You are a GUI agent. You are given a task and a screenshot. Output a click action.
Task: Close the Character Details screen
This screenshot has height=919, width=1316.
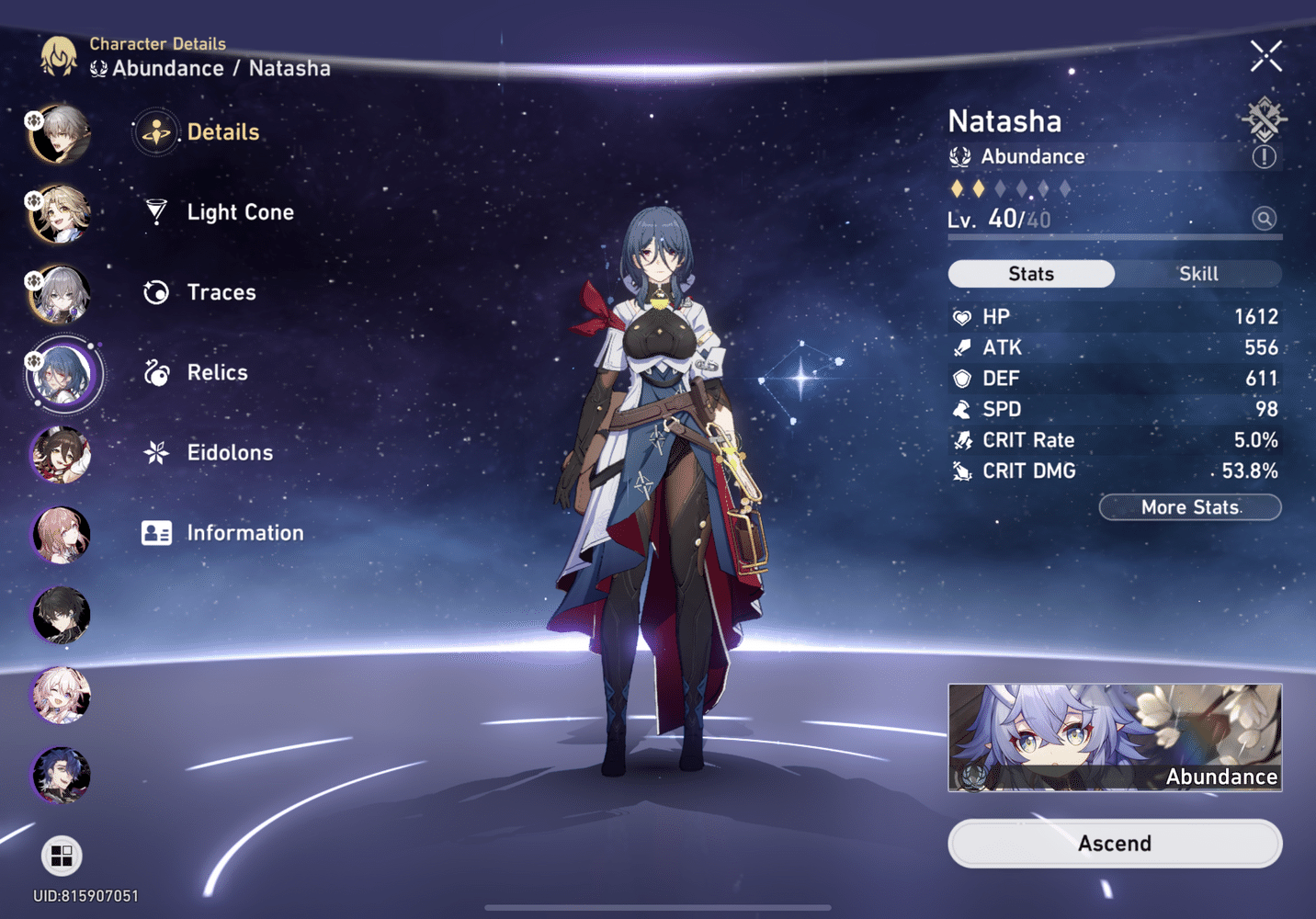pos(1265,57)
